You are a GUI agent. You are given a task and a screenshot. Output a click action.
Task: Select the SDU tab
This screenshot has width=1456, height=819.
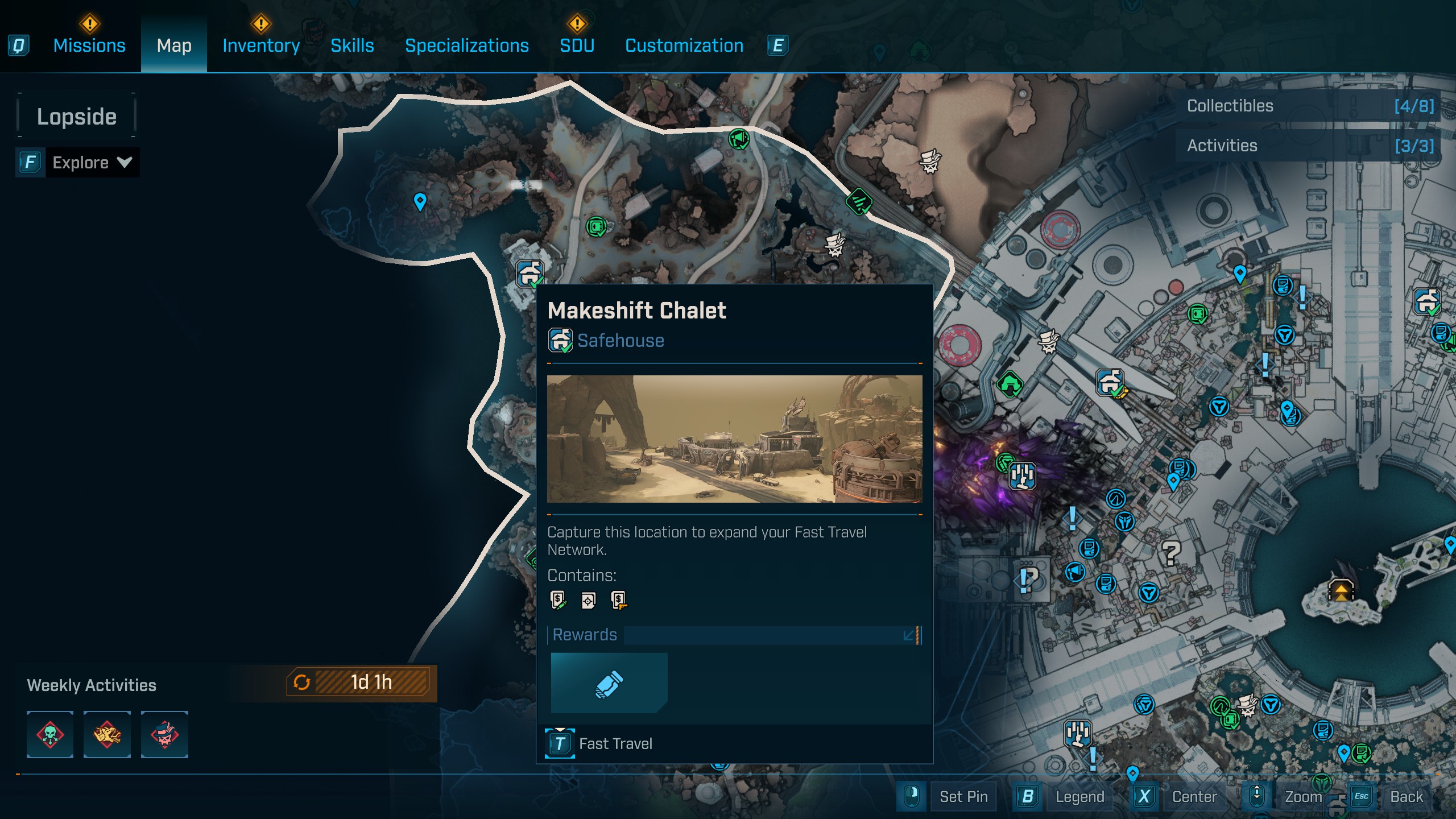(577, 45)
